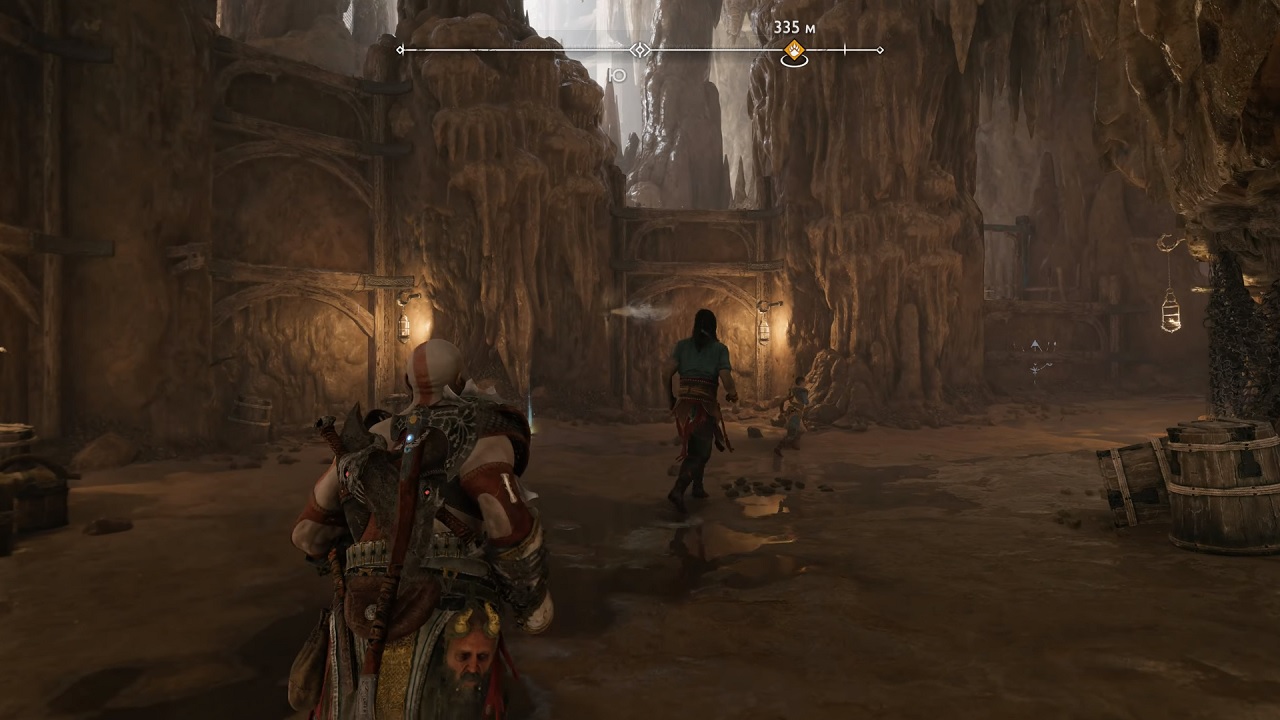Select the orange quest objective marker
This screenshot has height=720, width=1280.
click(794, 50)
